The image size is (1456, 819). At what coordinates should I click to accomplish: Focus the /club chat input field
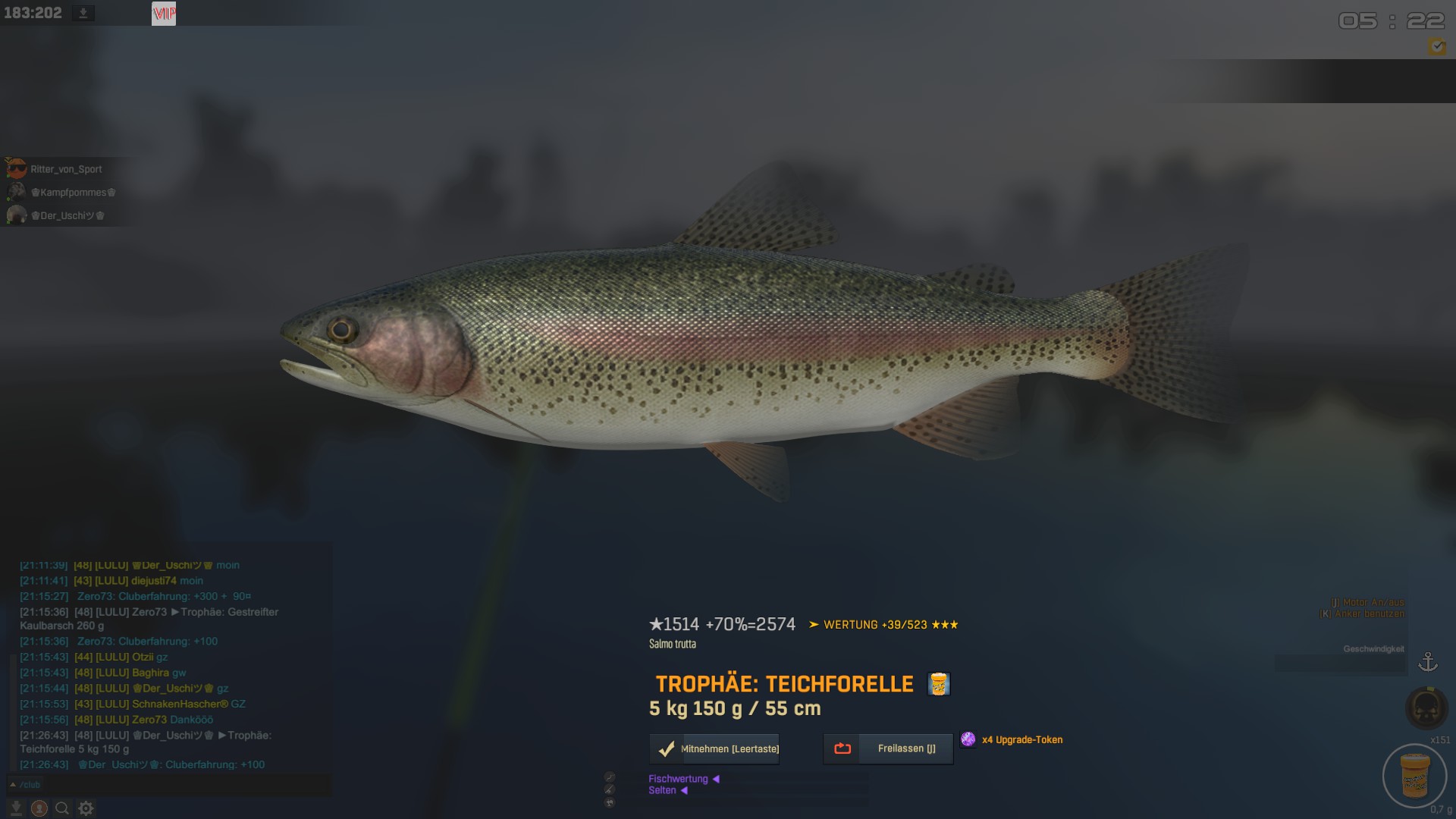(x=167, y=785)
